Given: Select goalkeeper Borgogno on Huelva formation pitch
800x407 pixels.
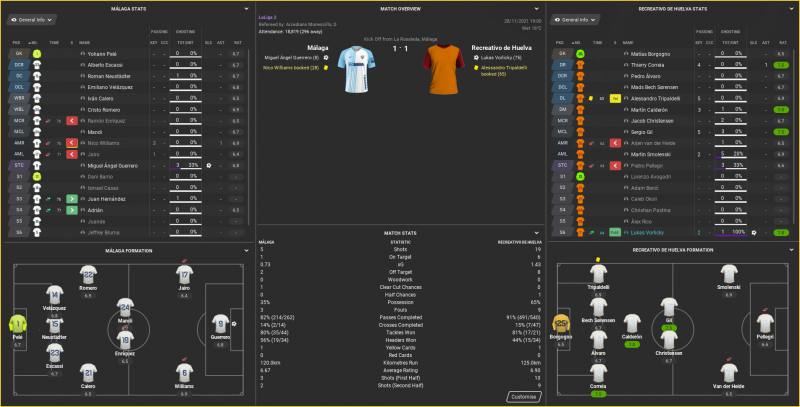Looking at the screenshot, I should pos(561,323).
